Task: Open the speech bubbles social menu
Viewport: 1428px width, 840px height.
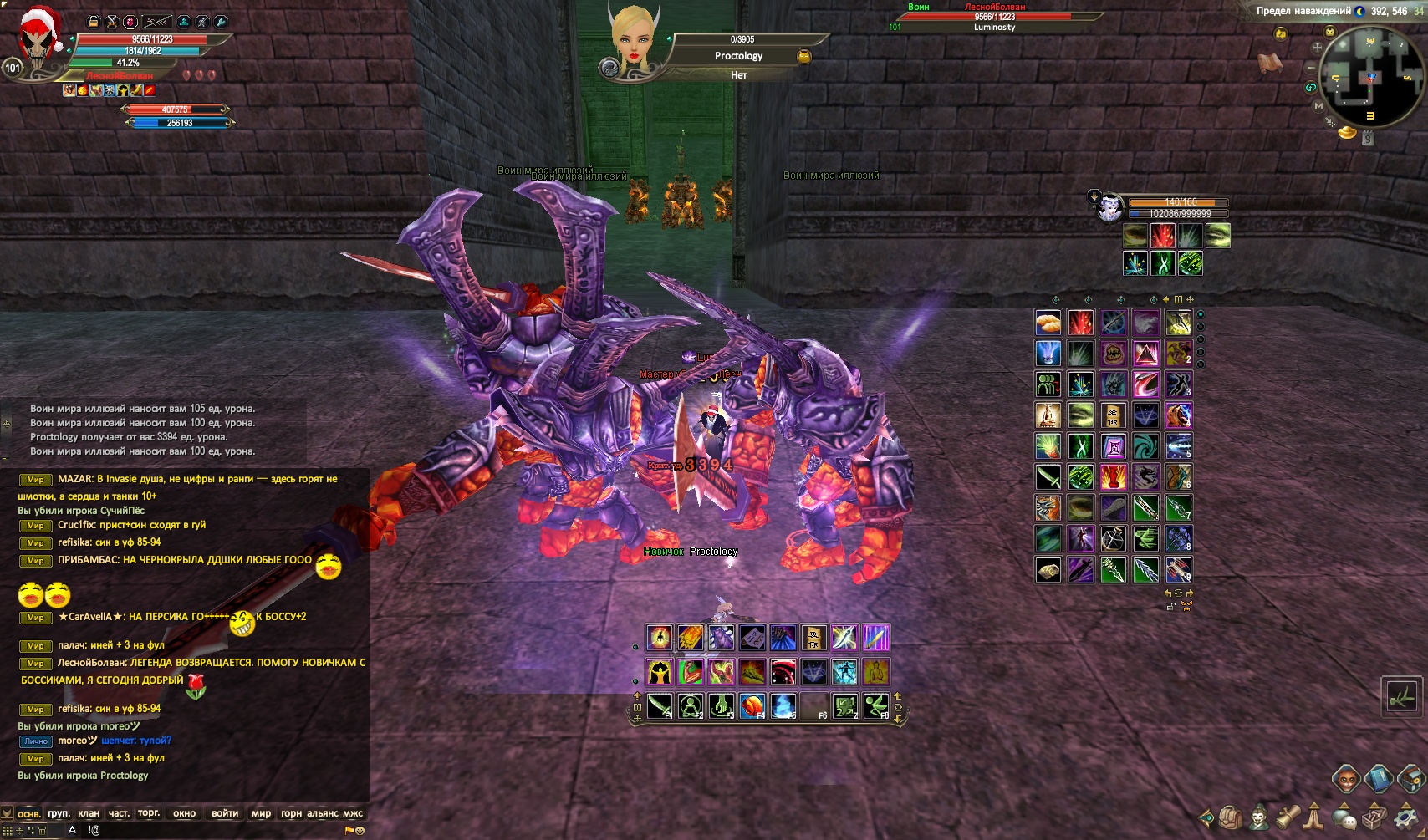Action: pos(1344,817)
